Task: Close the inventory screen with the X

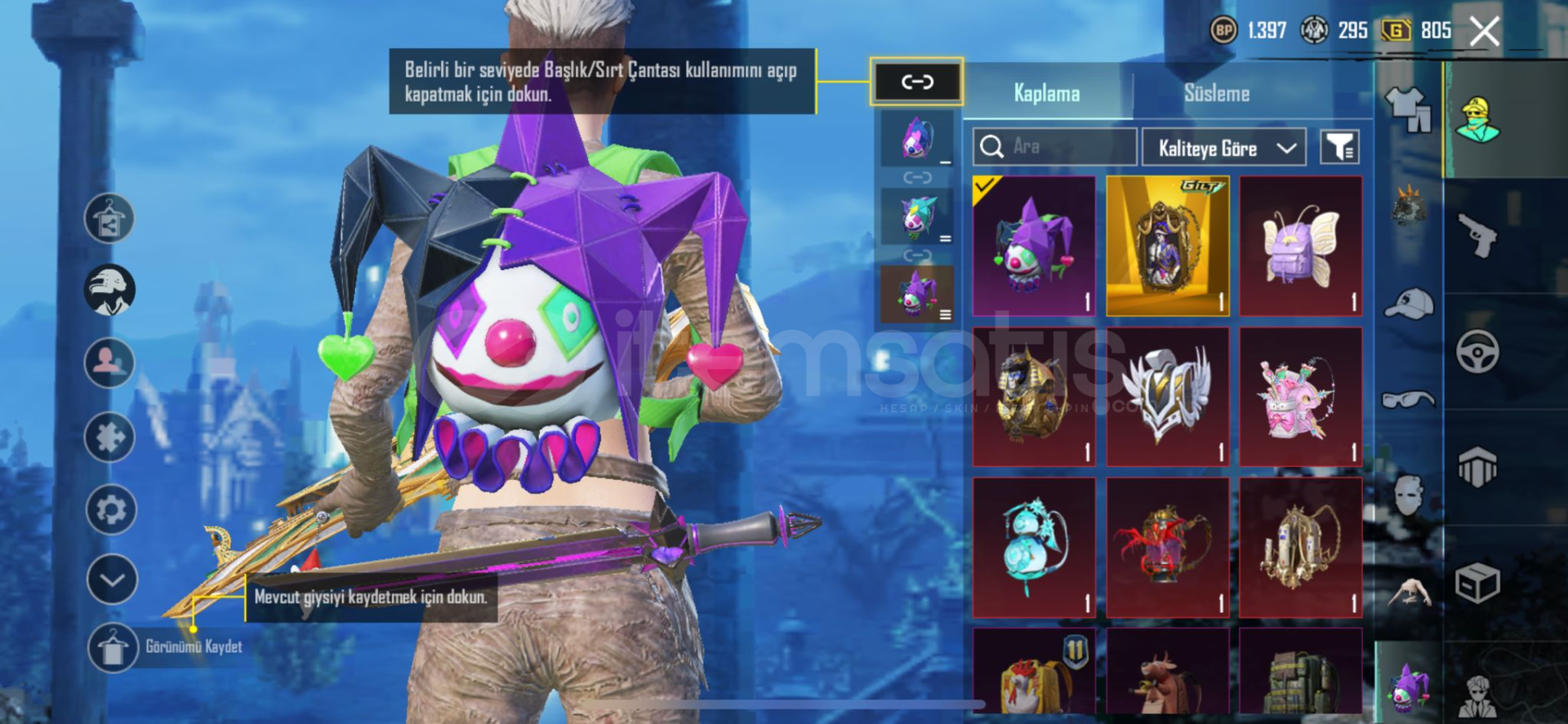Action: [1484, 32]
